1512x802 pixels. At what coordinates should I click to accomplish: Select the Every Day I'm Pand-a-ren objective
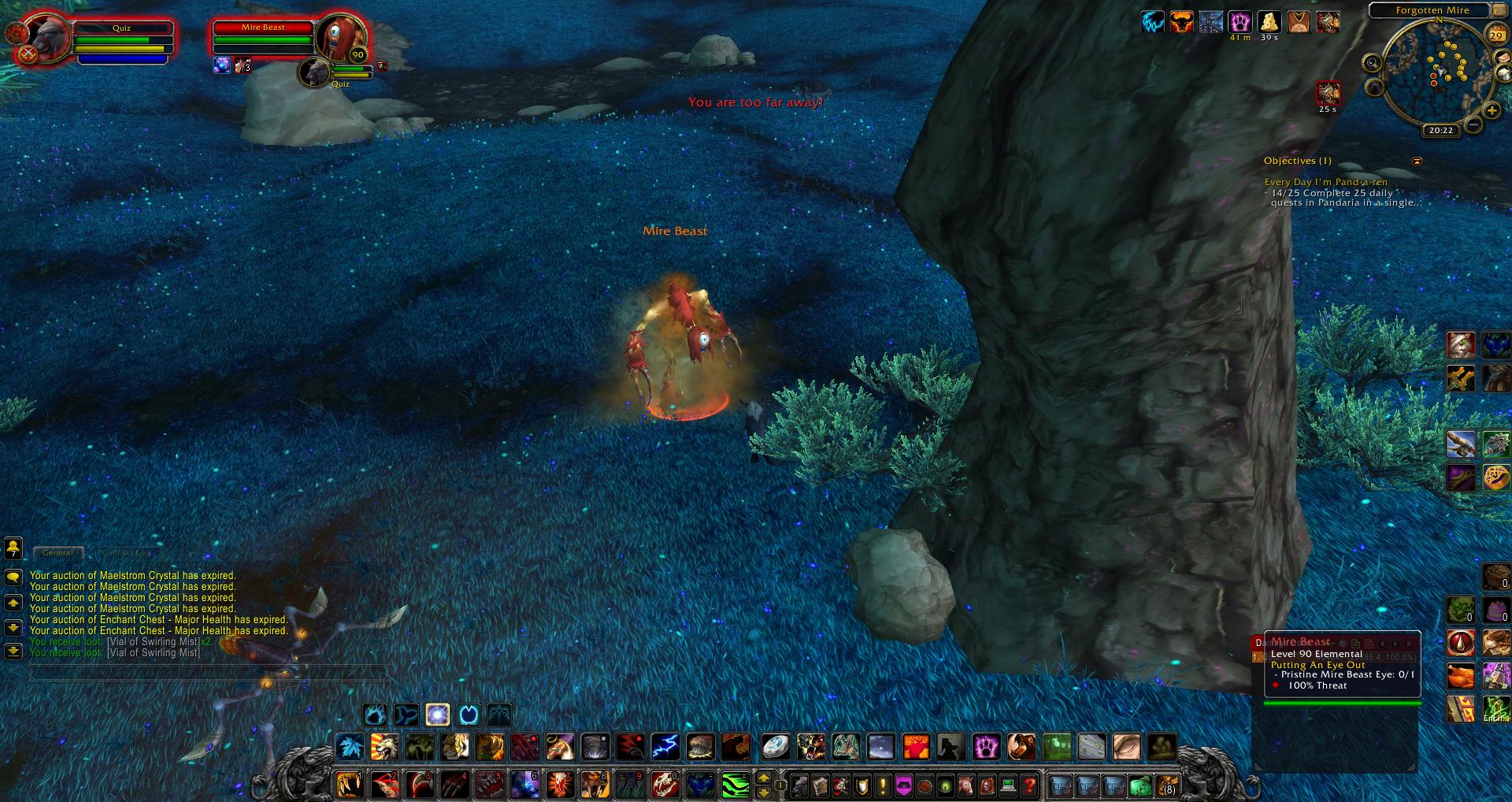[1326, 182]
